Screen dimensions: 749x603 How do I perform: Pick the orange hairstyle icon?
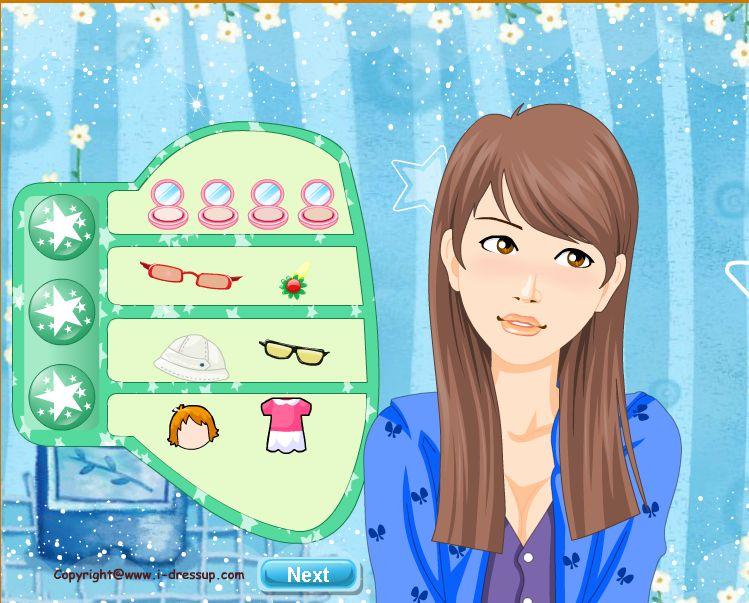[x=193, y=428]
